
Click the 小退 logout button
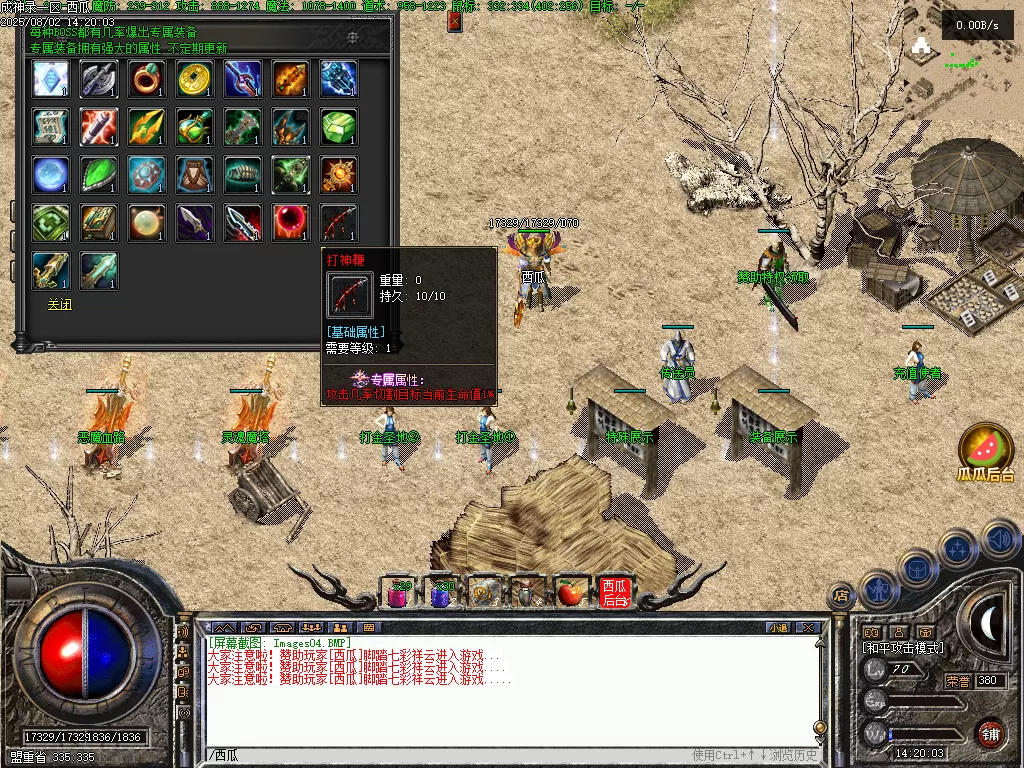(x=778, y=628)
